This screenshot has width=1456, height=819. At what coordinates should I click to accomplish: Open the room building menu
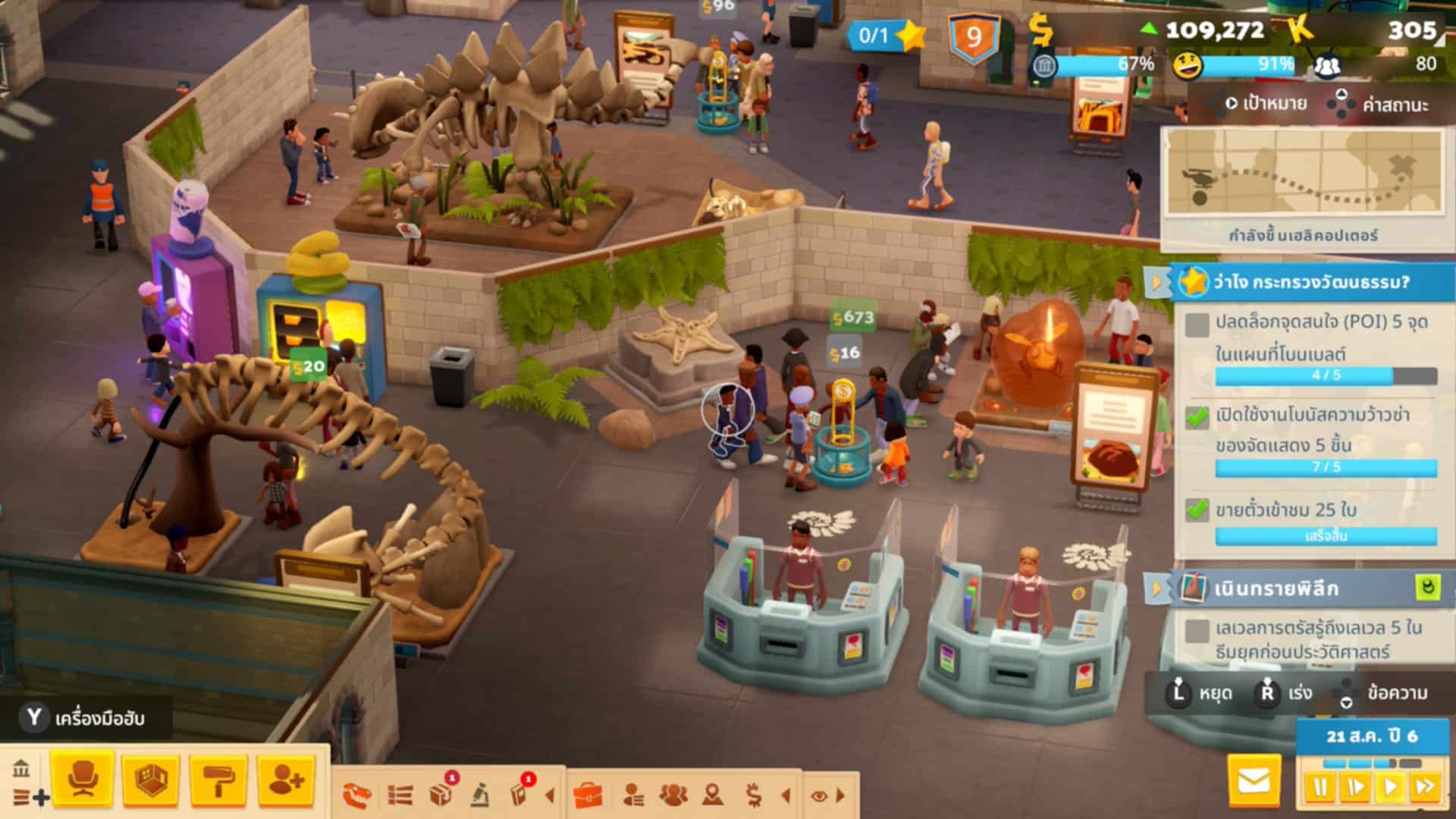tap(150, 779)
